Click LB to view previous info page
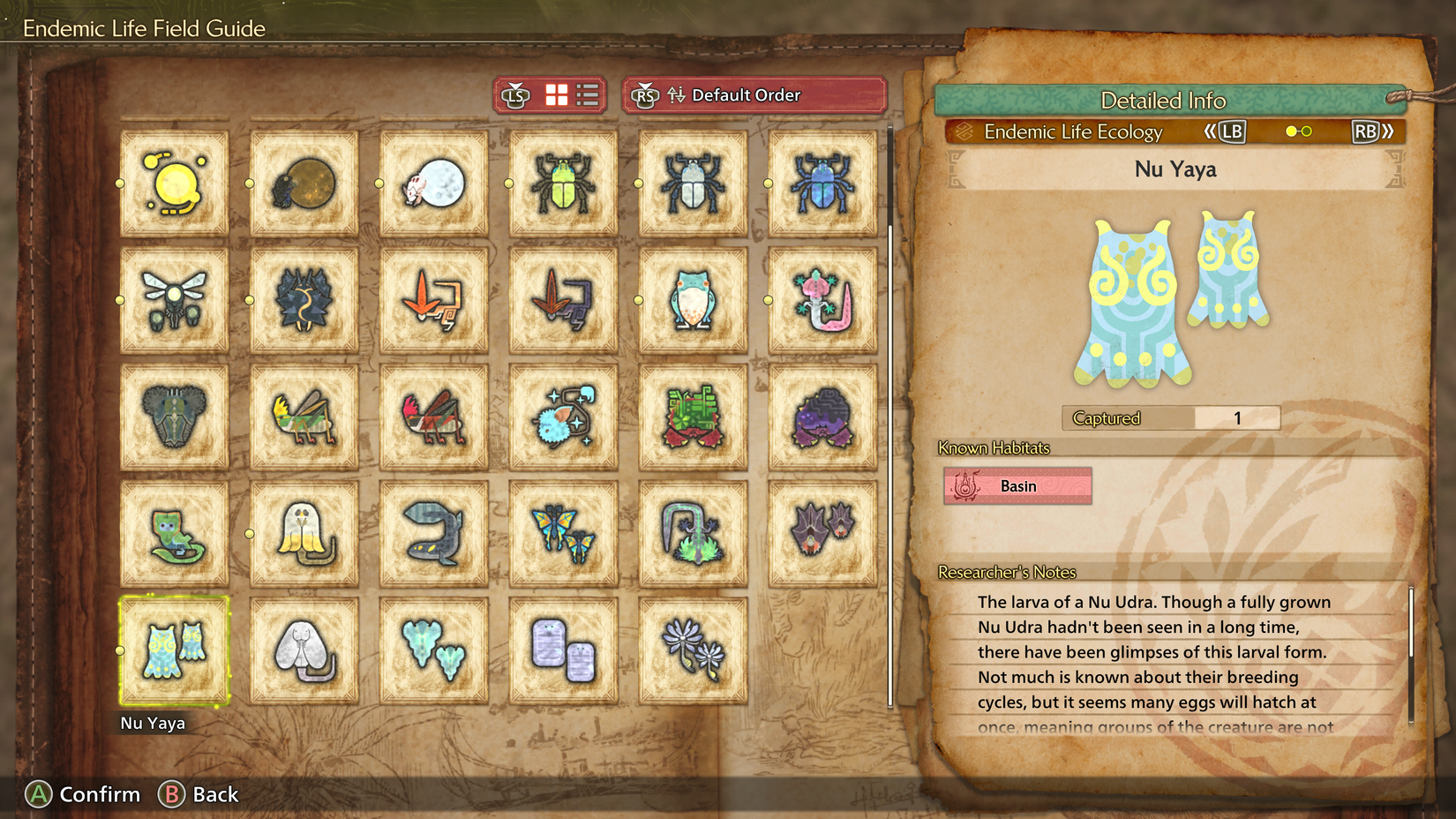This screenshot has width=1456, height=819. pyautogui.click(x=1229, y=131)
